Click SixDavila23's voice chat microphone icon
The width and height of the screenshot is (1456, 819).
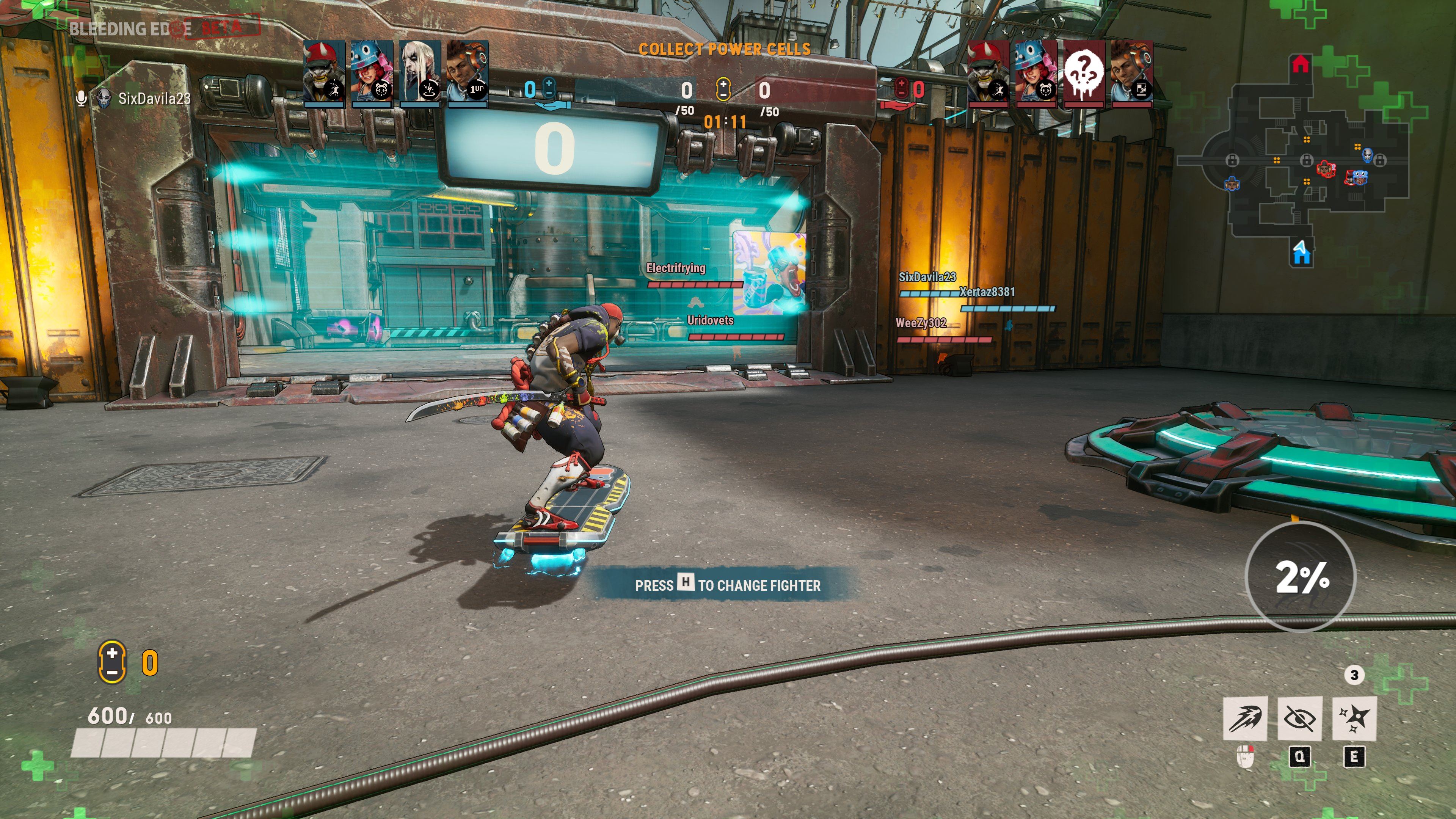point(82,98)
